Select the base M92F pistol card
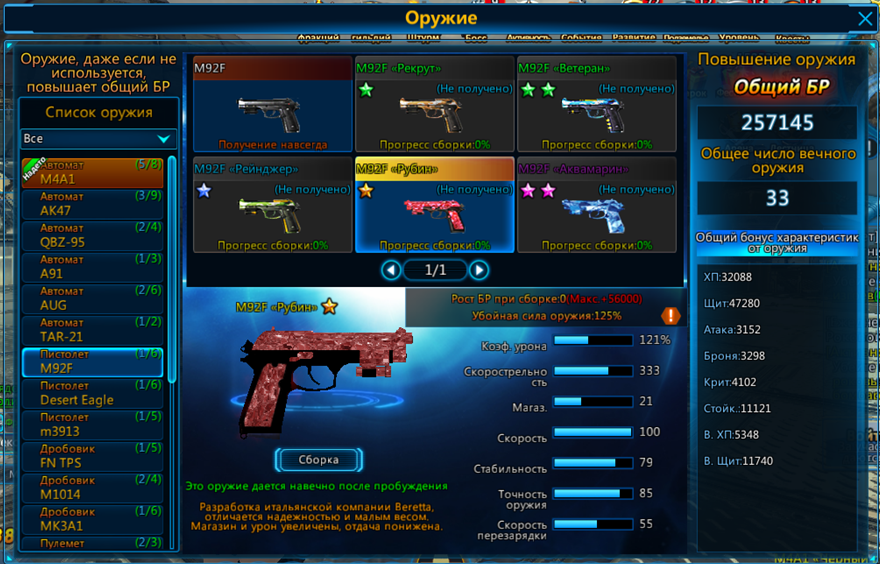The width and height of the screenshot is (880, 564). (272, 105)
